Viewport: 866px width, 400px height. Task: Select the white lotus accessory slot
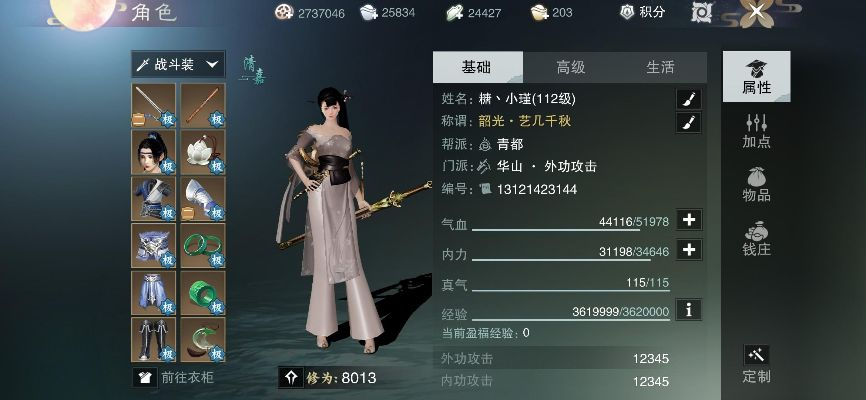pos(203,151)
